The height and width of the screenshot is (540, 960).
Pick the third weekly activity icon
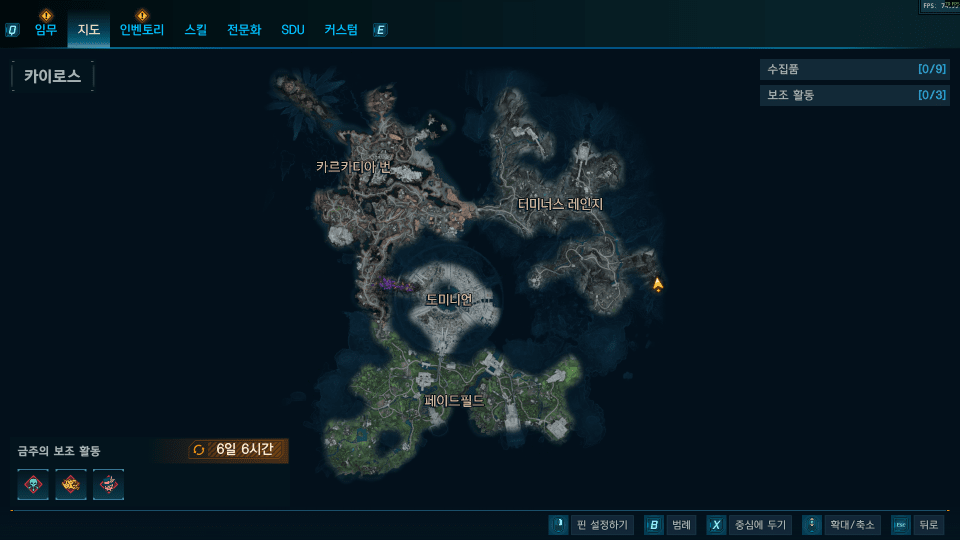108,484
